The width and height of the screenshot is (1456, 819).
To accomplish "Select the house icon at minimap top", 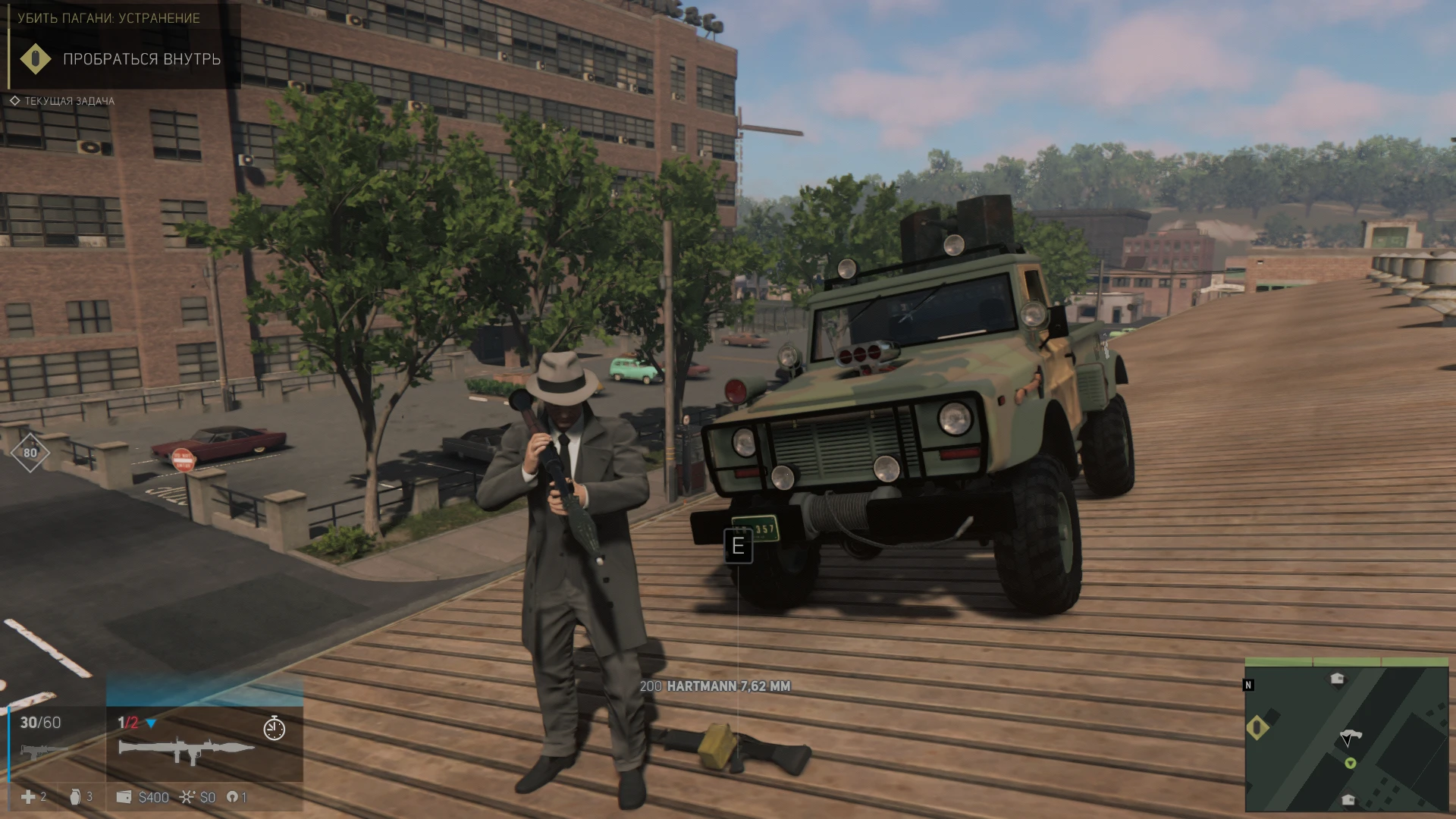I will pyautogui.click(x=1337, y=677).
